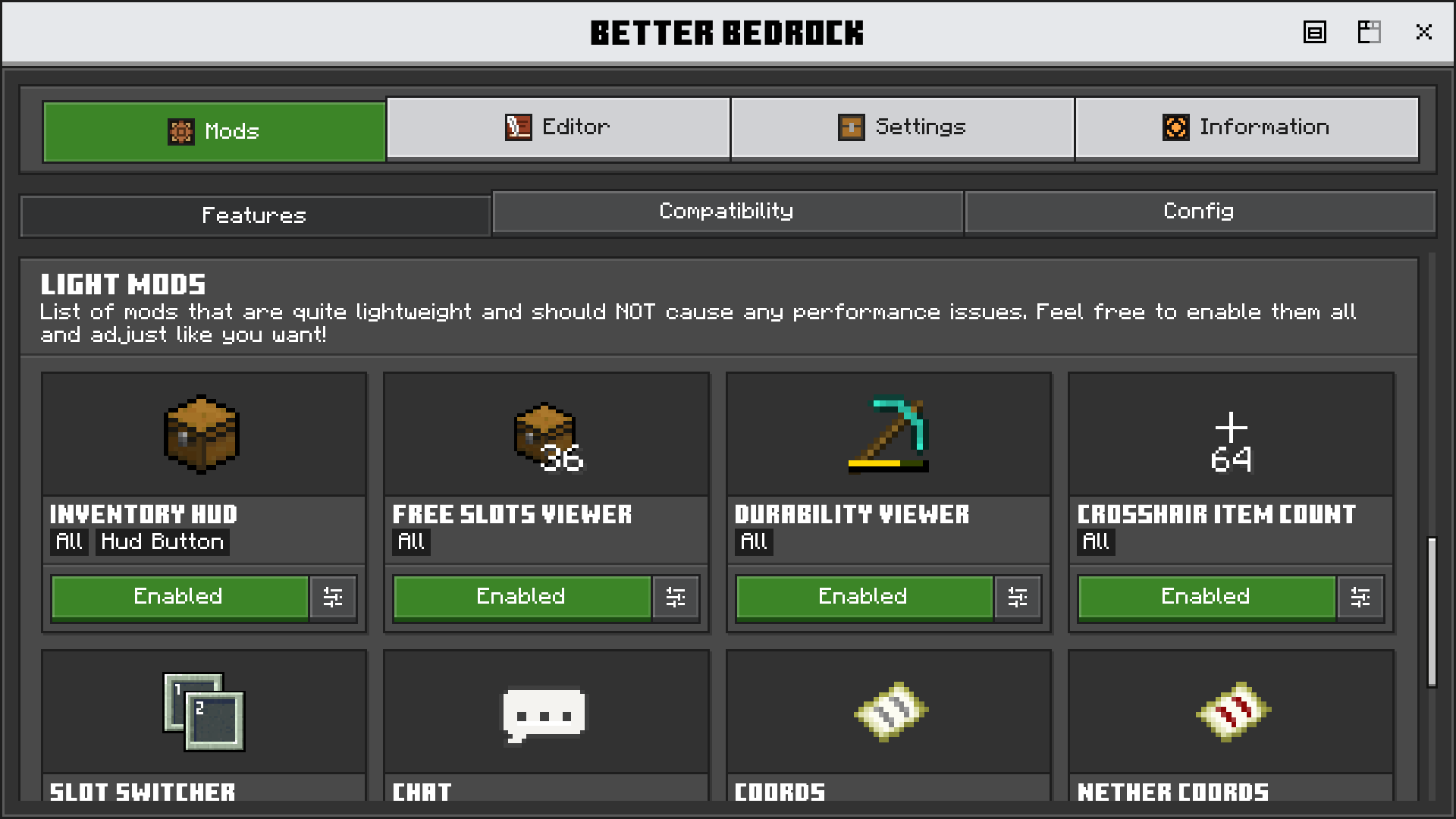Open Inventory HUD mod settings
This screenshot has height=819, width=1456.
[x=333, y=598]
